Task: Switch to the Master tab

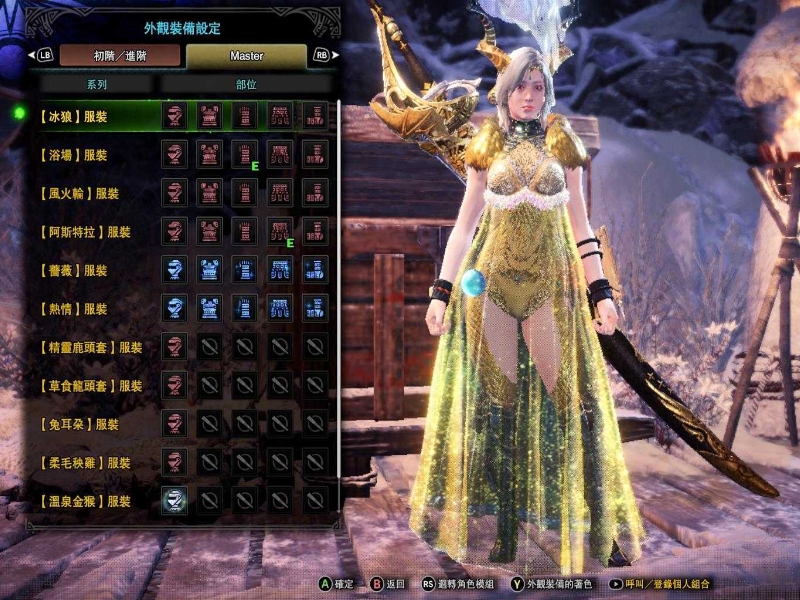Action: click(246, 55)
